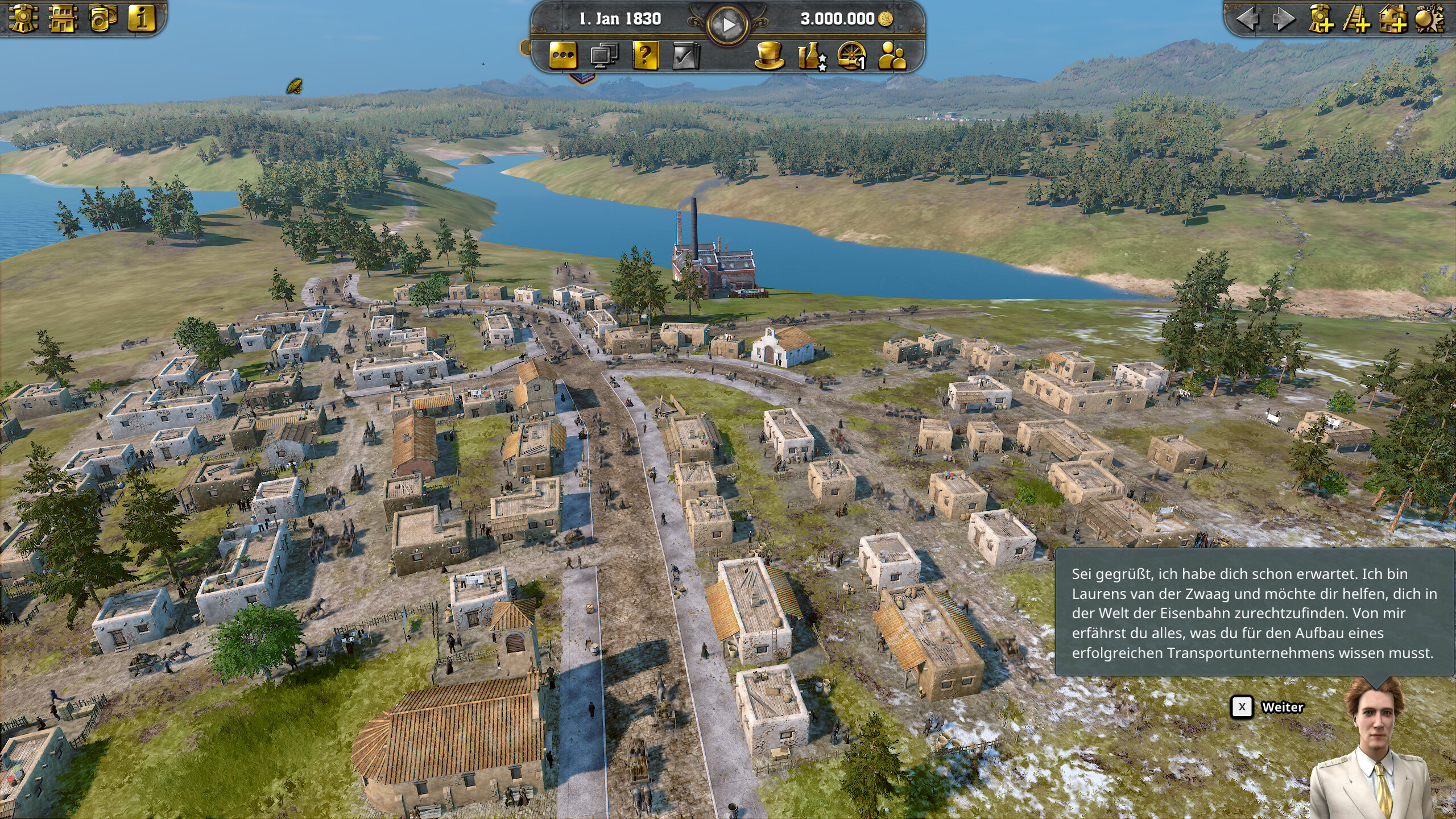Open the question mark help book
Screen dimensions: 1456x819
click(x=645, y=56)
